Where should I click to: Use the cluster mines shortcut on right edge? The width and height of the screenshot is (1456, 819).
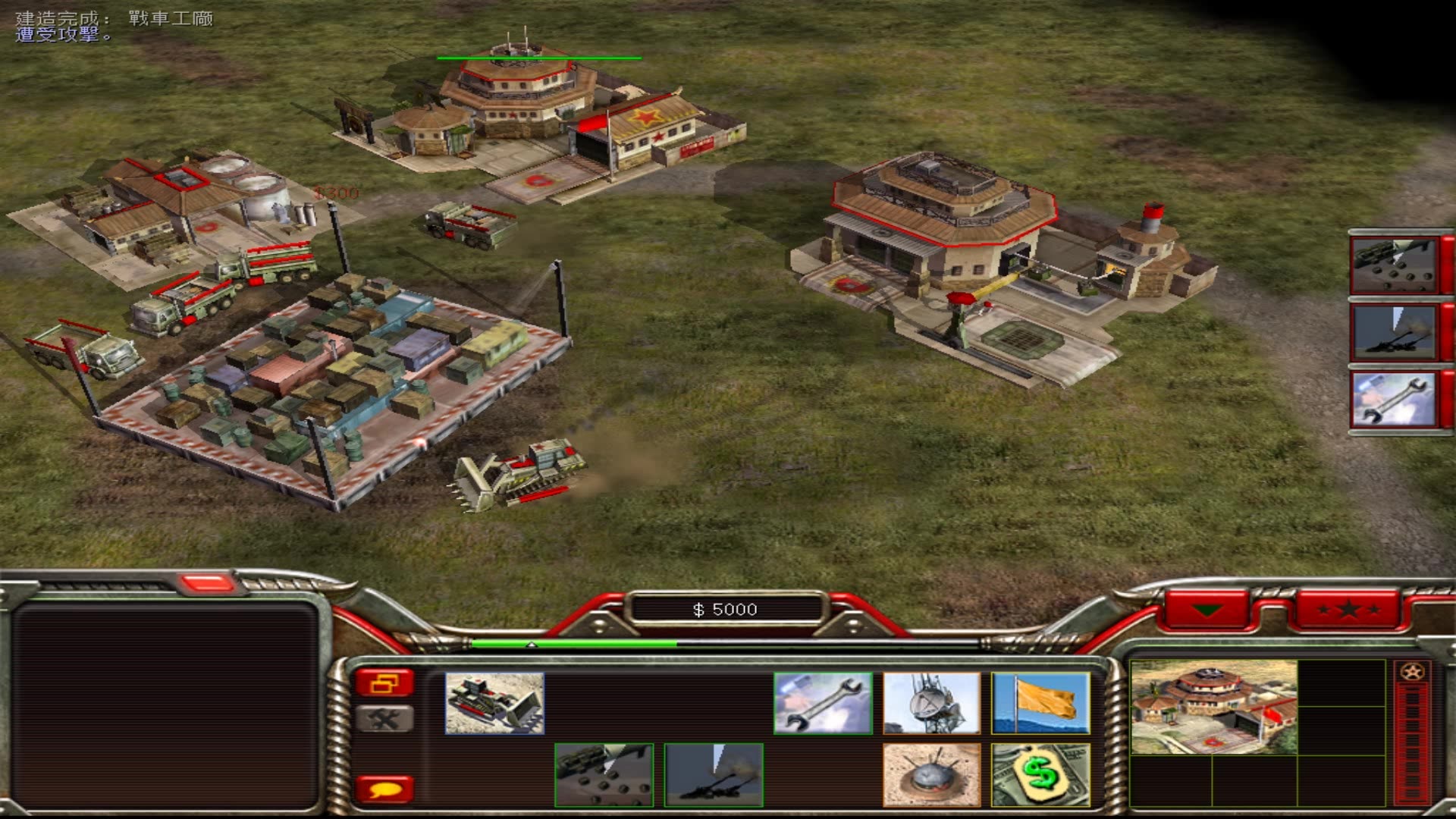(1394, 265)
